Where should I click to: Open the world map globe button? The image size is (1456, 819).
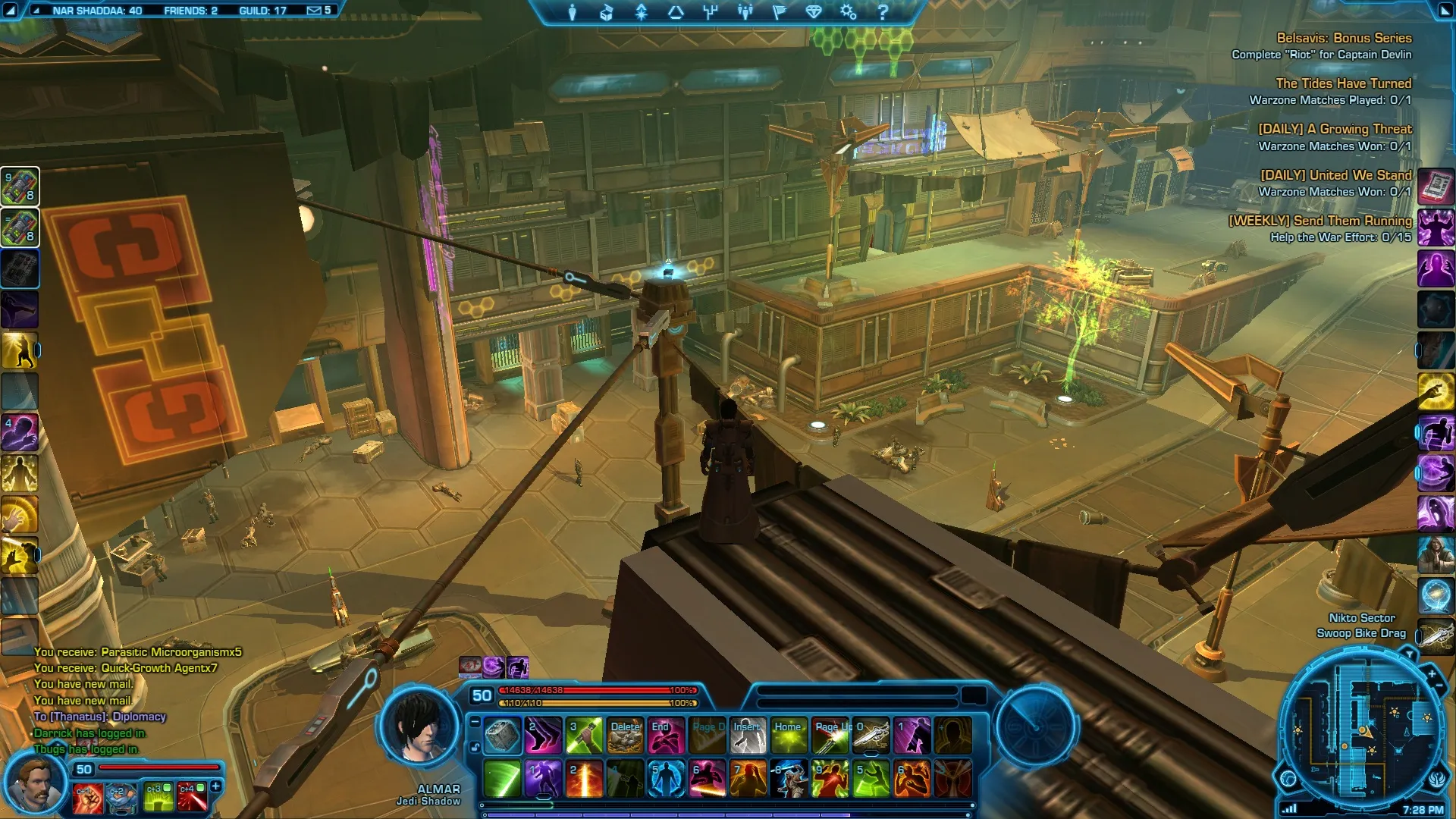click(x=1288, y=778)
